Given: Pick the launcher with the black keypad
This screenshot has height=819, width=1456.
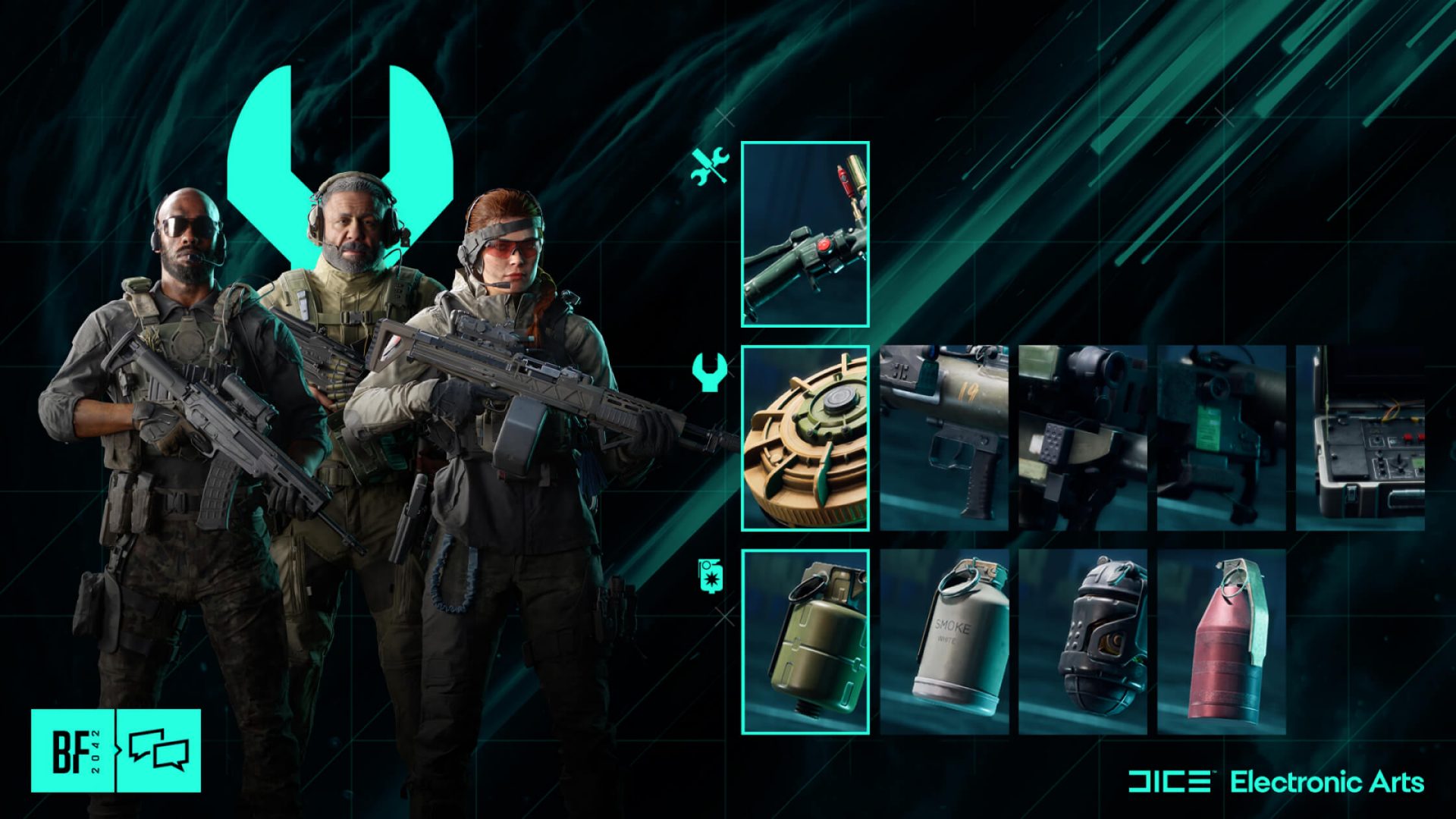Looking at the screenshot, I should (x=1082, y=438).
